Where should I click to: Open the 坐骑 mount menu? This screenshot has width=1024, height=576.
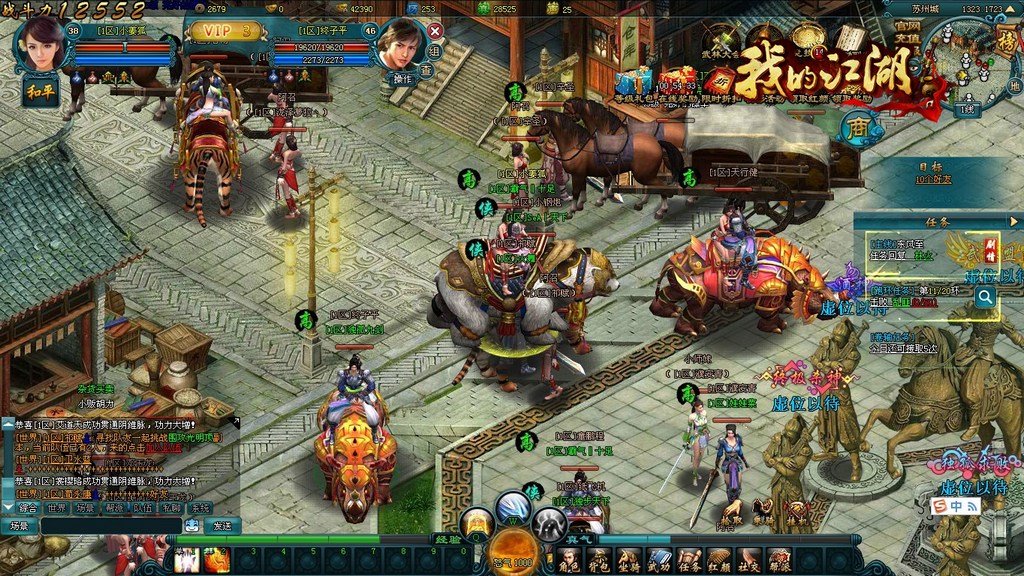pyautogui.click(x=629, y=560)
